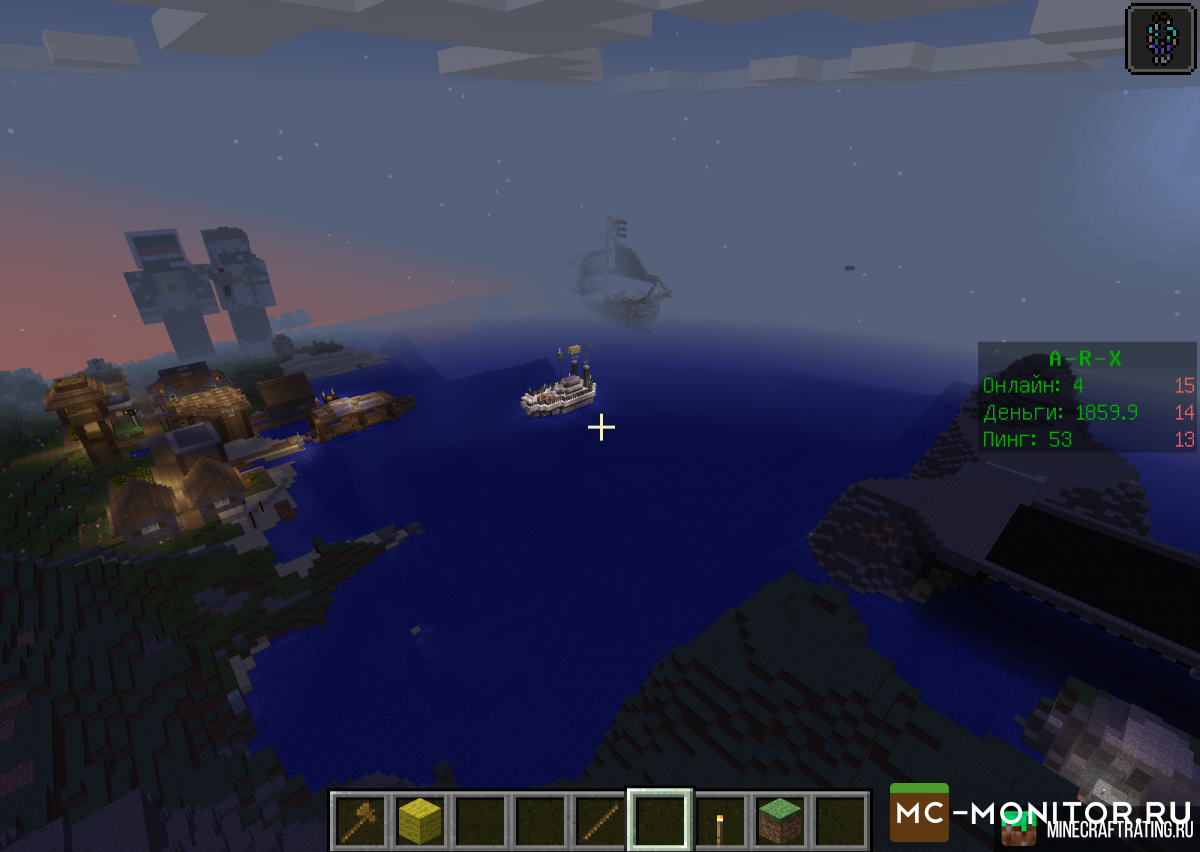Select the wooden axe hotbar slot
Viewport: 1200px width, 852px height.
359,820
